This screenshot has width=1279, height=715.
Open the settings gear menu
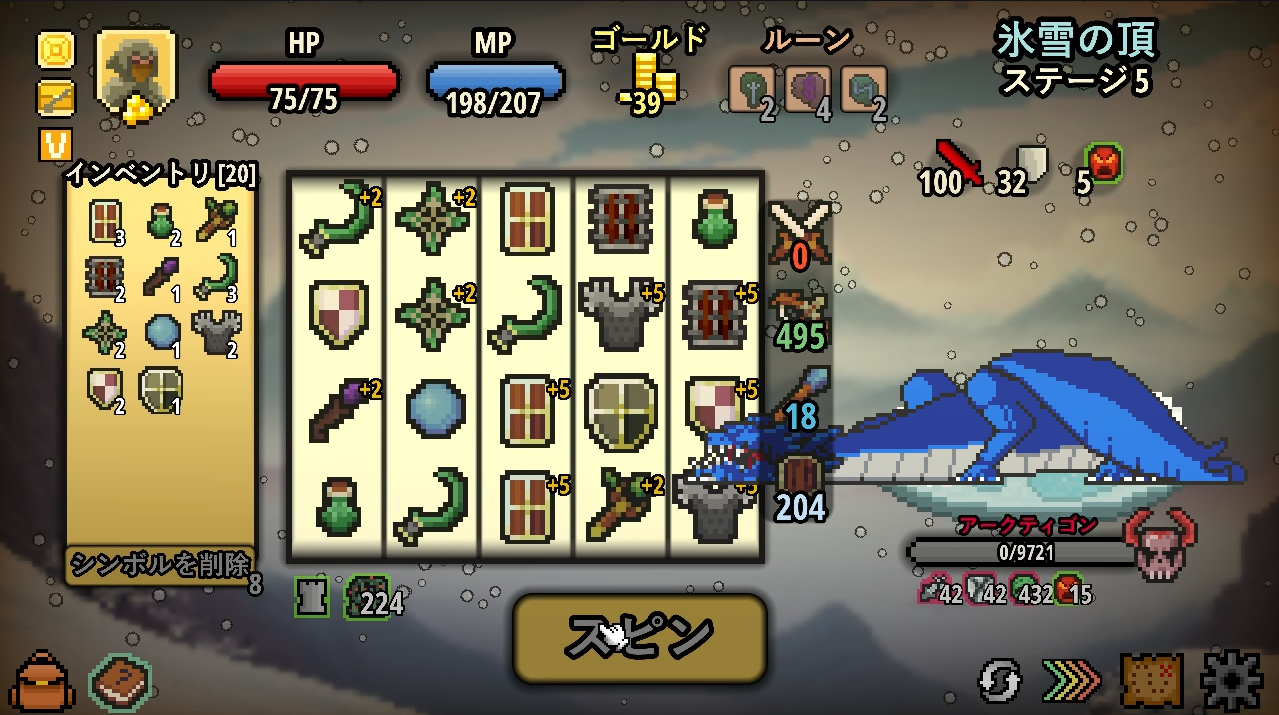(x=1231, y=680)
